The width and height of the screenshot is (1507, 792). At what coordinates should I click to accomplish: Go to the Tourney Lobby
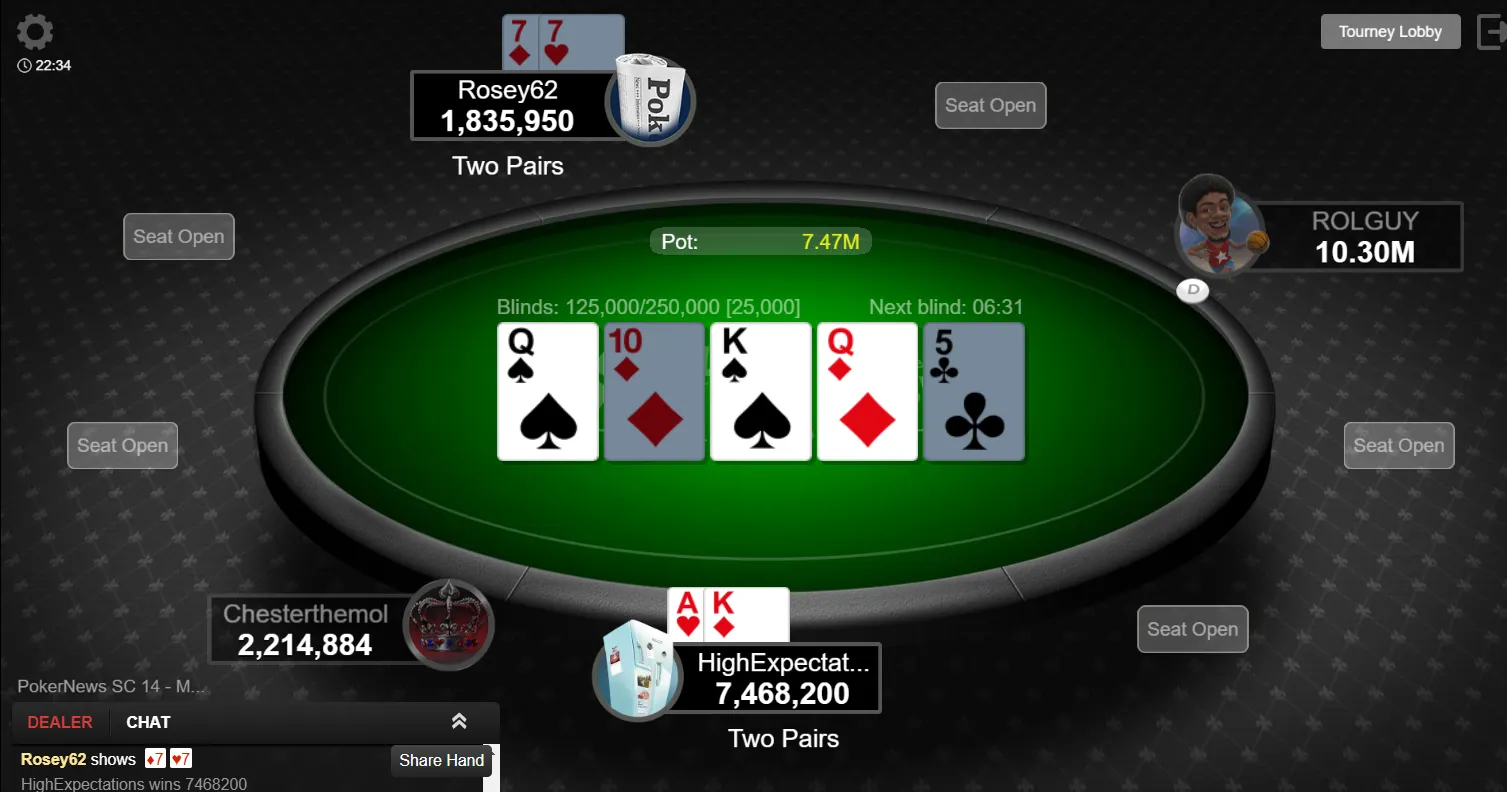tap(1390, 32)
